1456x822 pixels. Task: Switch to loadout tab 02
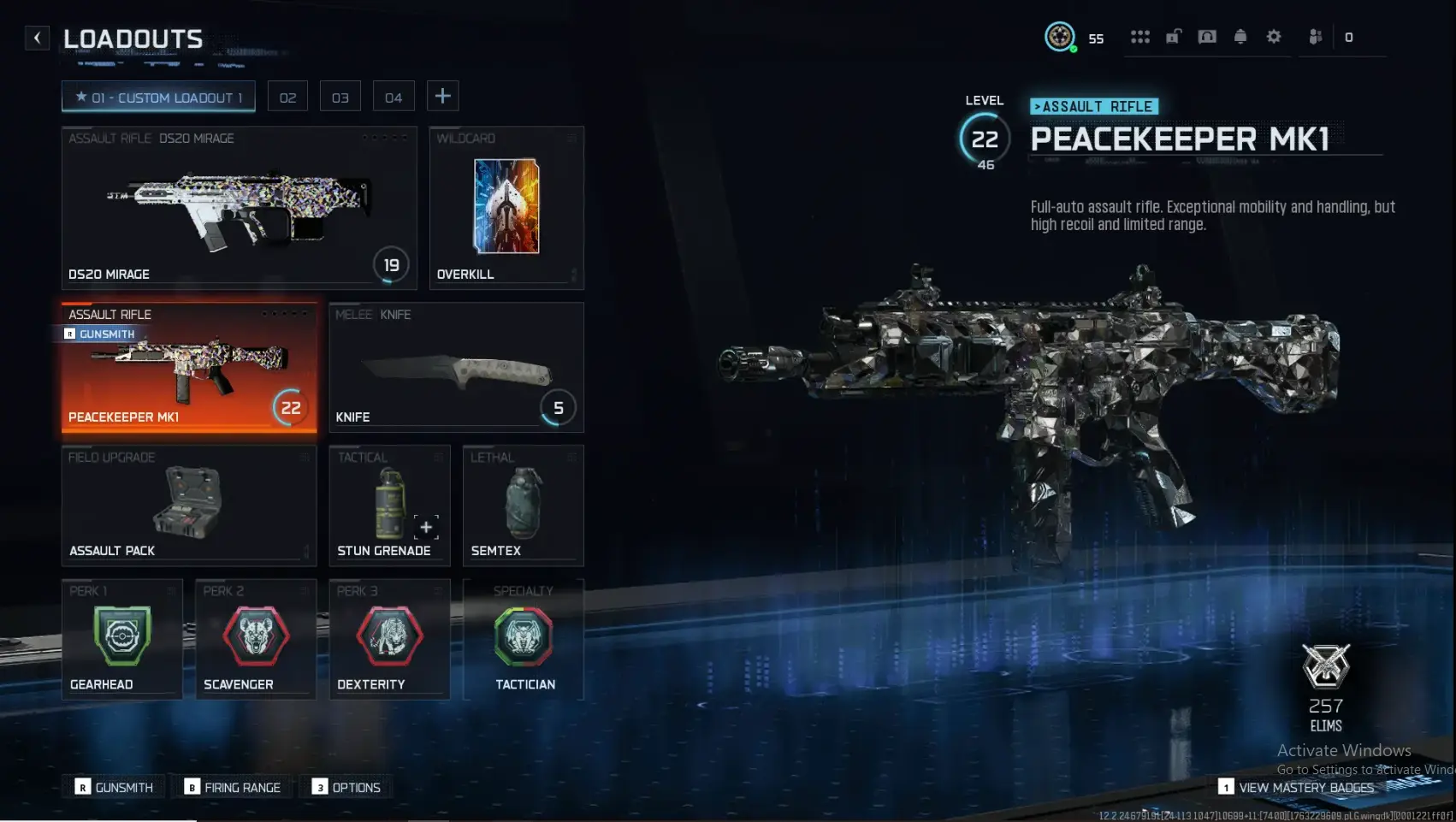[x=287, y=96]
